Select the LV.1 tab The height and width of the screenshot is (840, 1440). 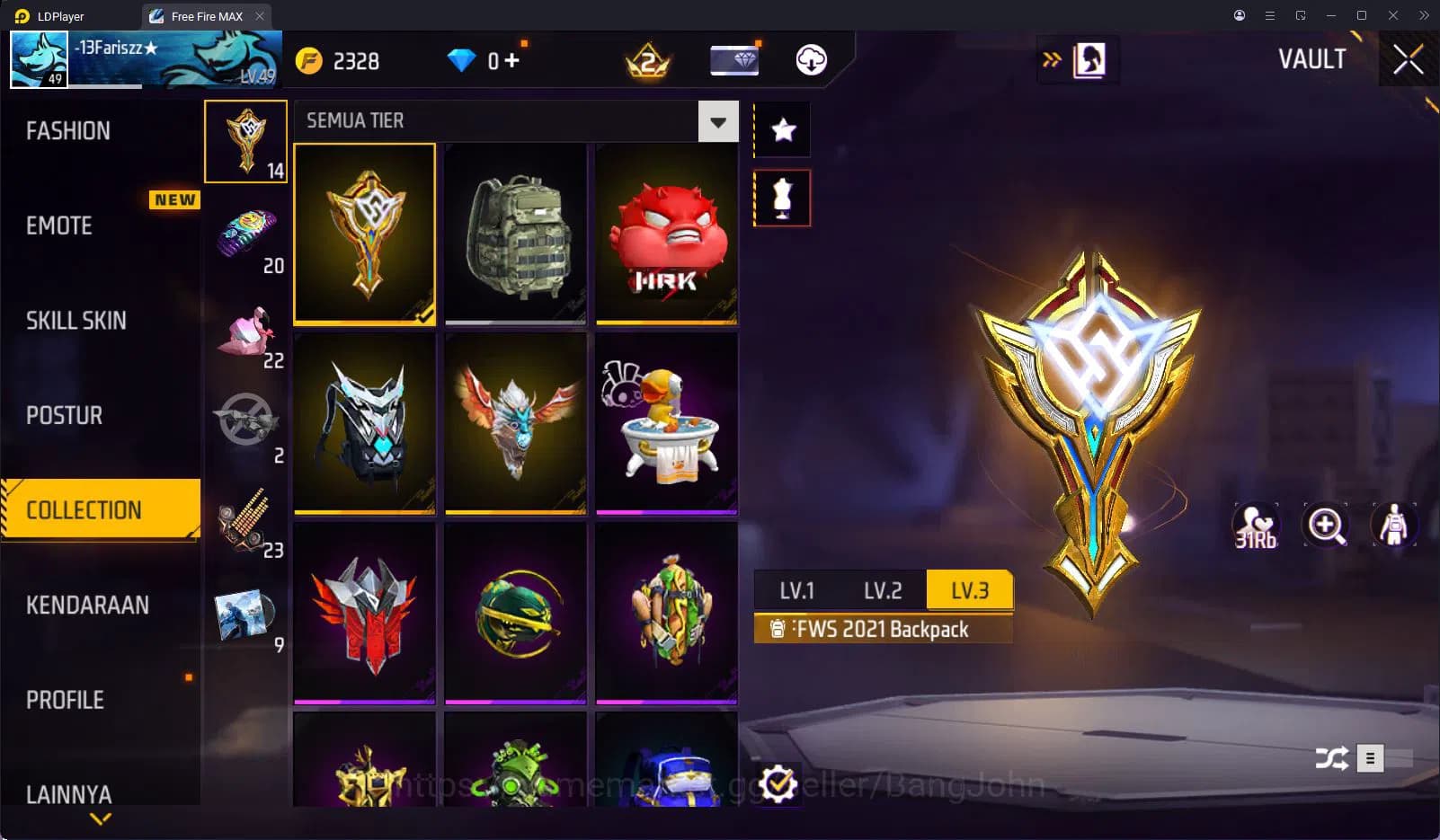point(796,590)
